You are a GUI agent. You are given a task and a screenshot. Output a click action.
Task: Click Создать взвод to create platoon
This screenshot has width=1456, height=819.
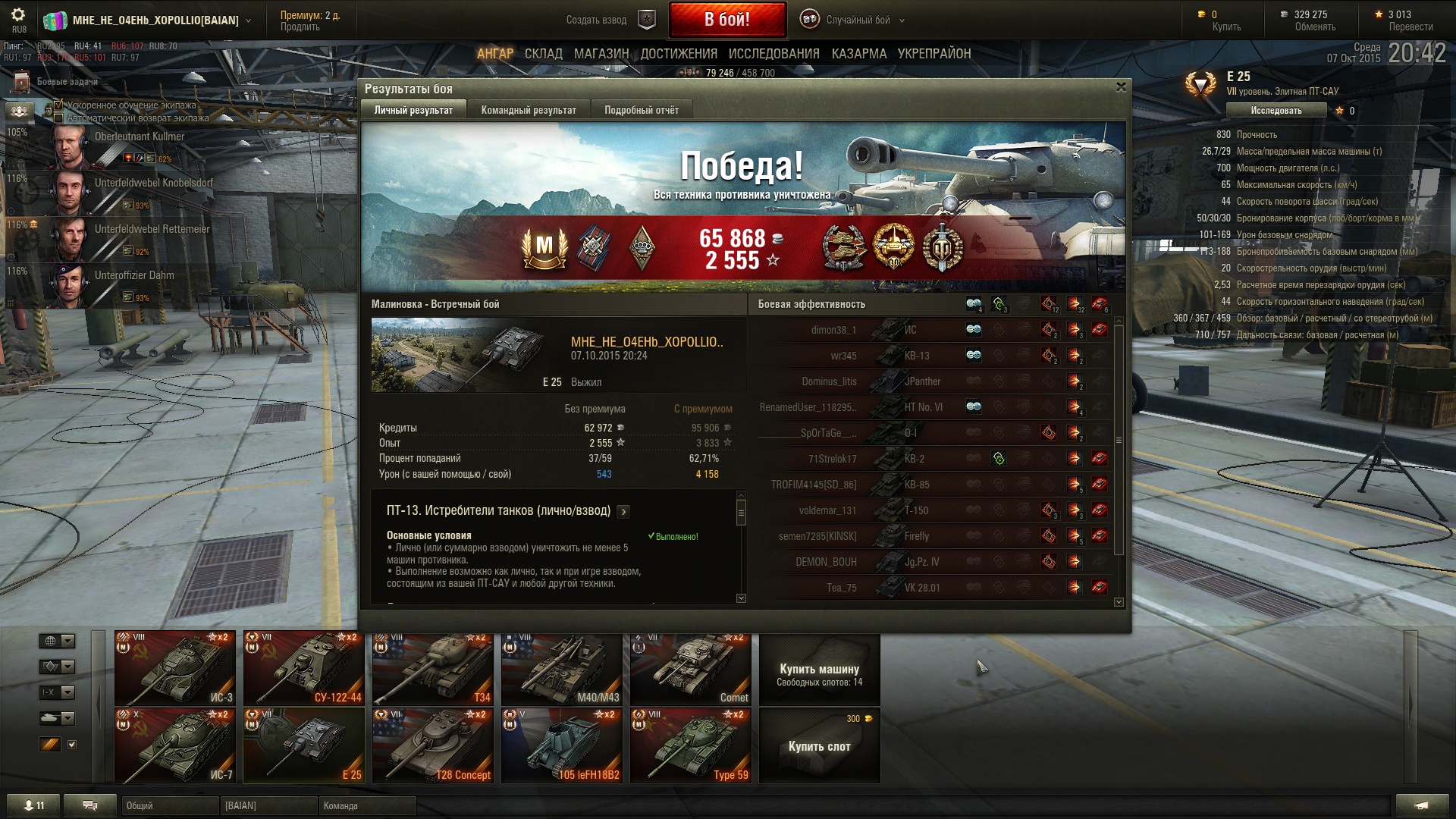(x=596, y=20)
